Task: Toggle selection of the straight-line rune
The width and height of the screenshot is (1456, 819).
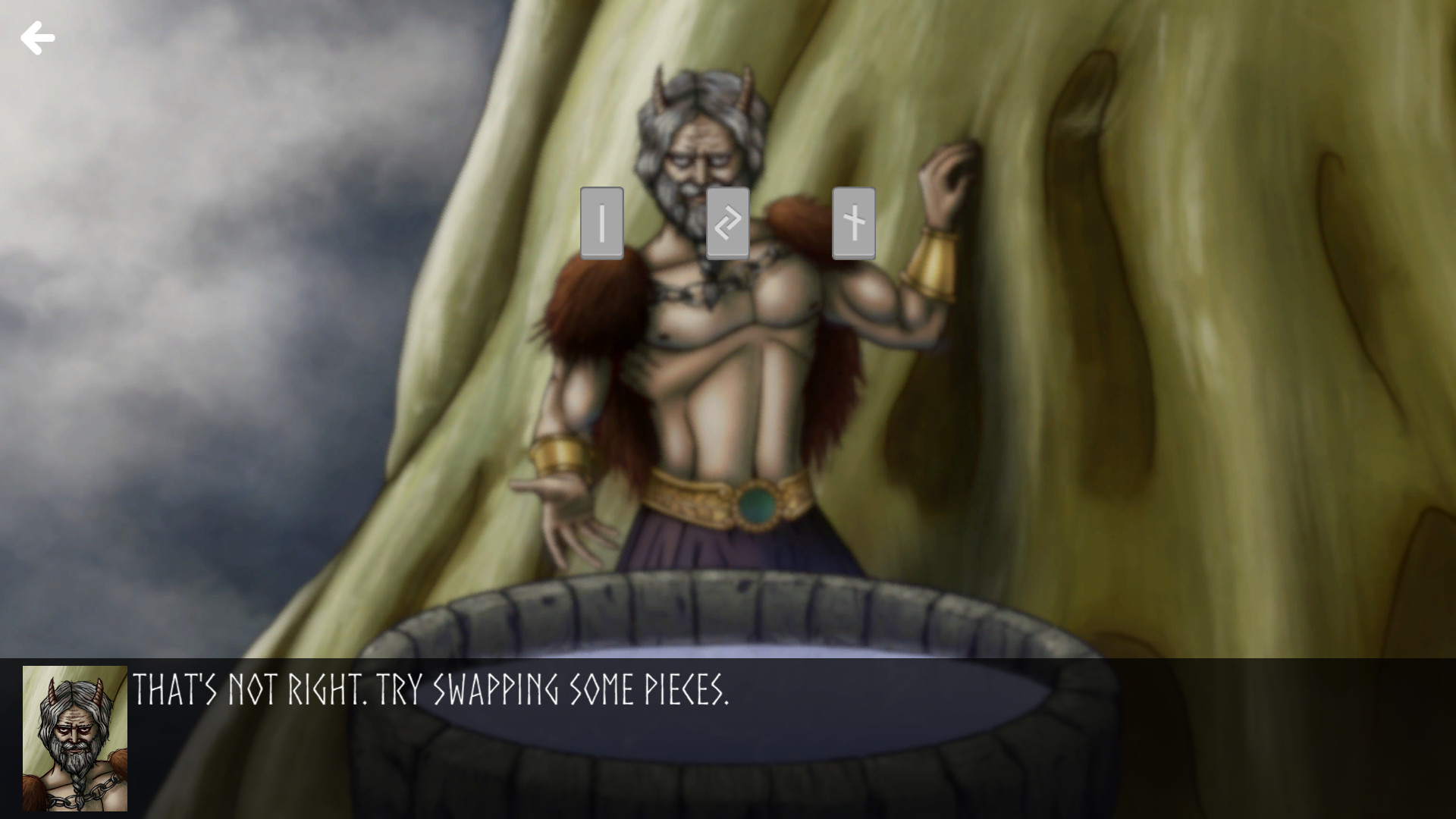Action: (x=601, y=224)
